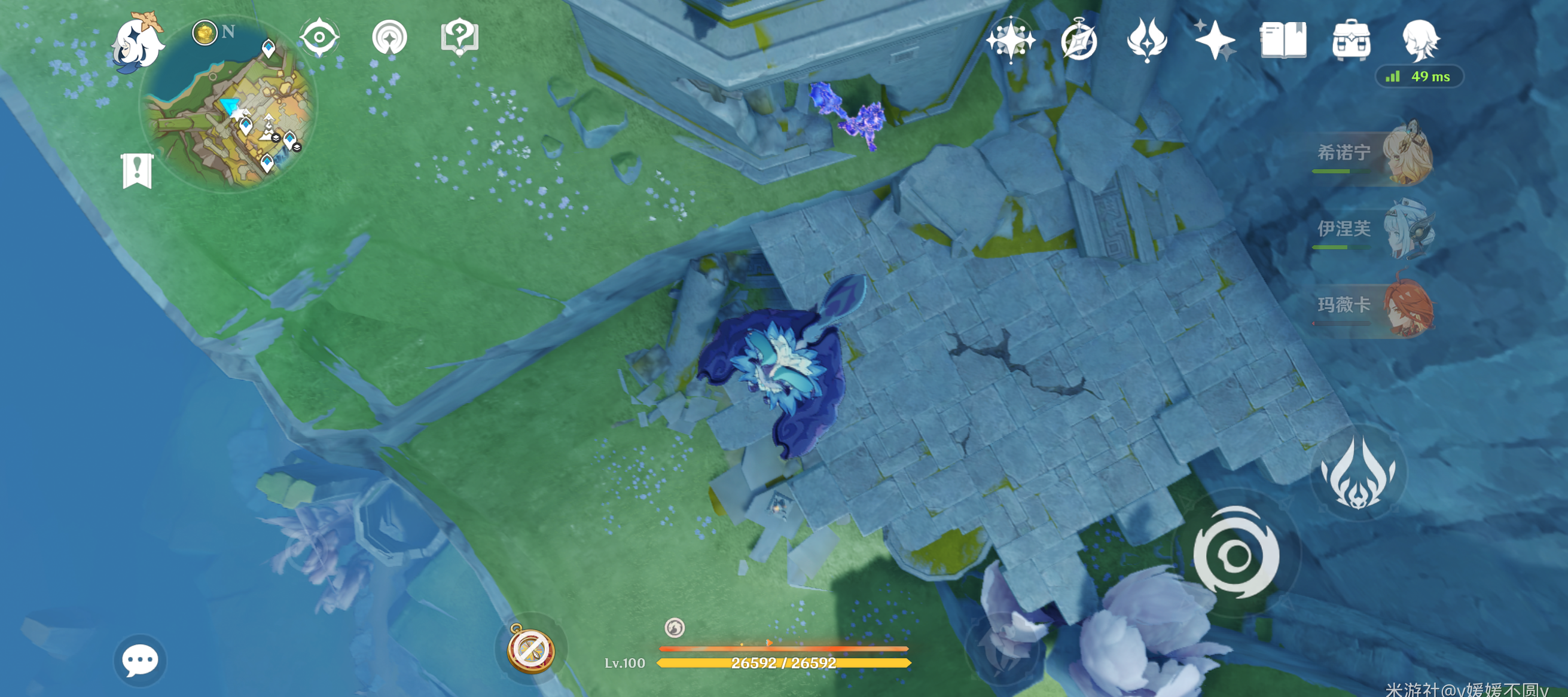Open the backpack inventory
Viewport: 1568px width, 697px height.
(x=1351, y=40)
